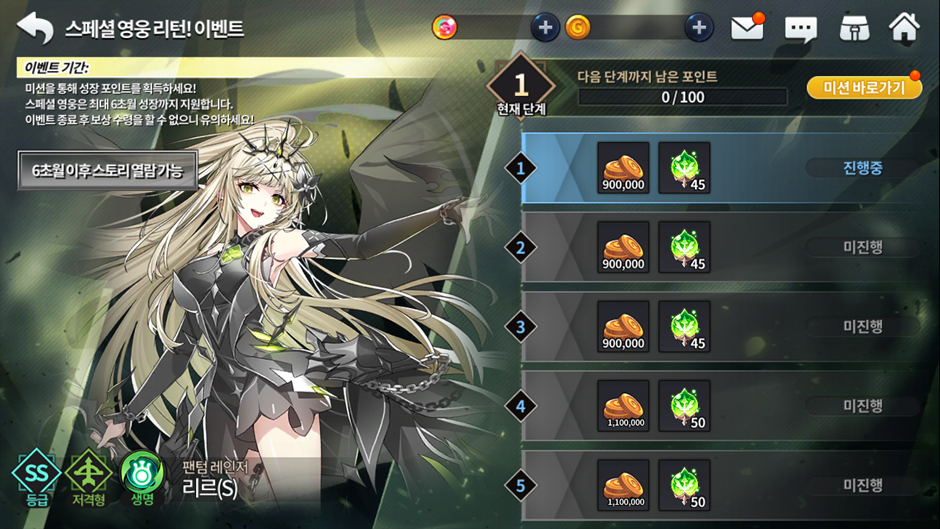
Task: Open the chat speech bubble
Action: (x=800, y=28)
